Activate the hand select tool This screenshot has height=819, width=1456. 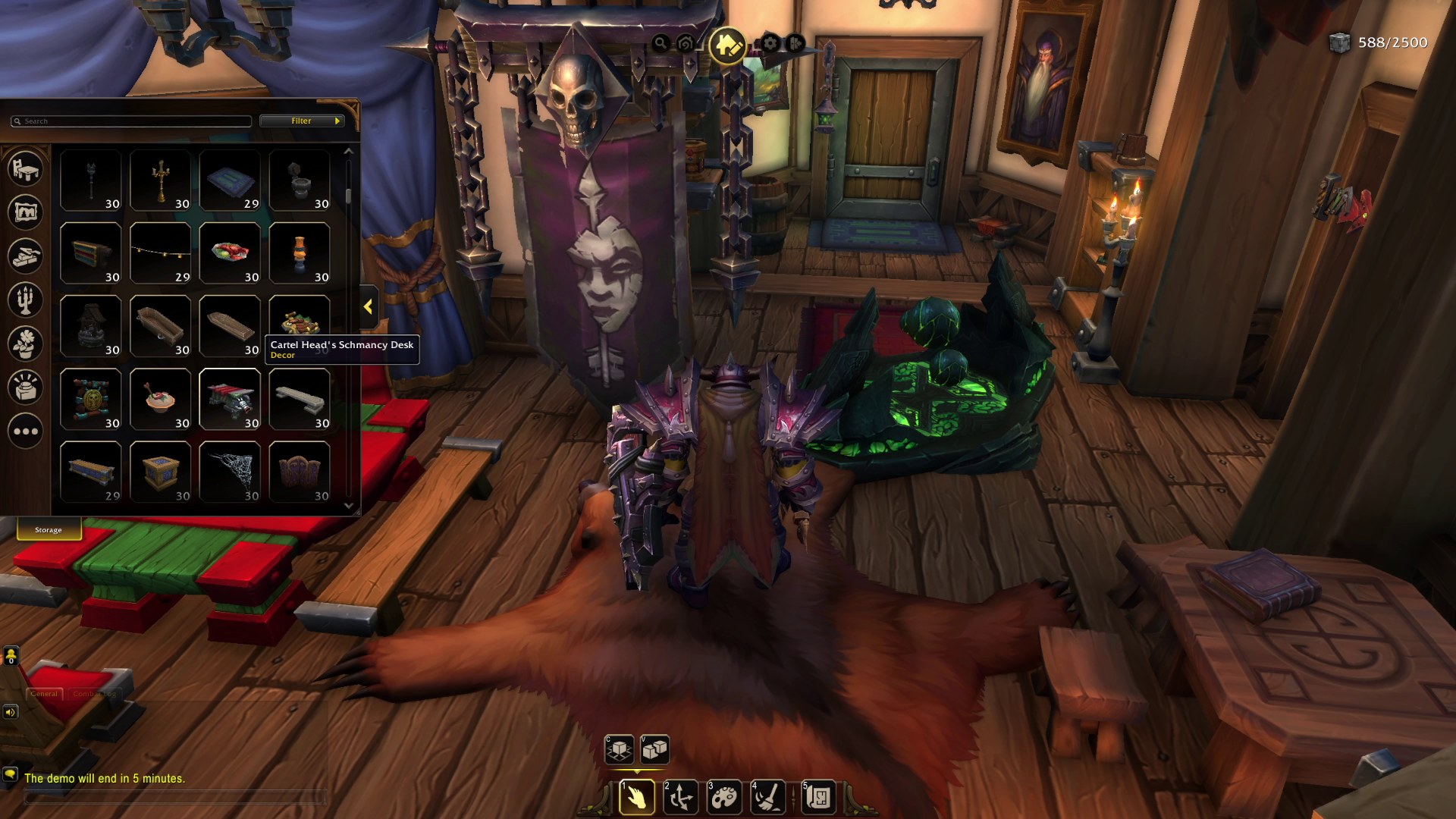637,798
